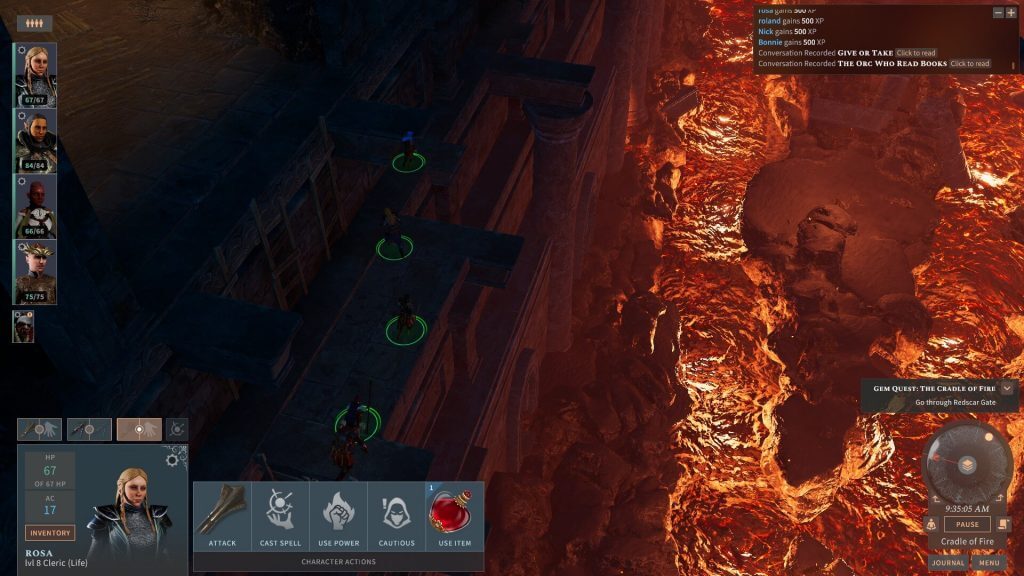This screenshot has height=576, width=1024.
Task: Open Rosa's inventory
Action: (50, 533)
